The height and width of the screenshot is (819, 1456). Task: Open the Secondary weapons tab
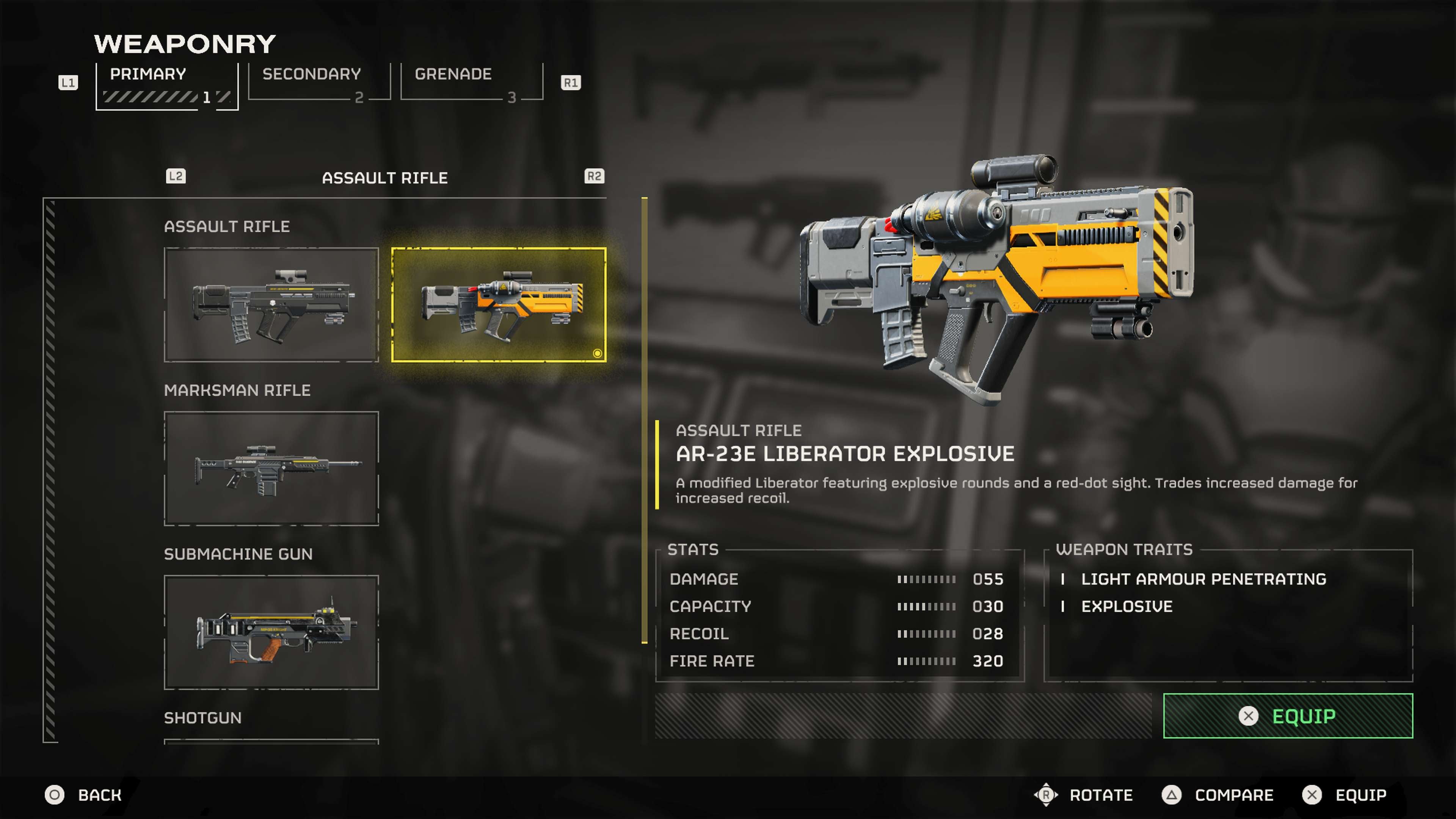(x=319, y=83)
